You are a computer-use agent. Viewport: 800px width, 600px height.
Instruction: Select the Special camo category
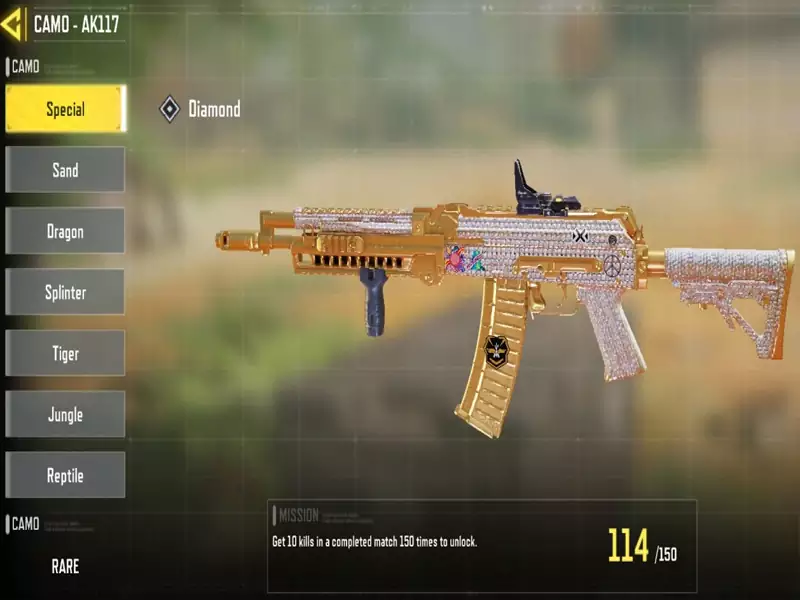(65, 109)
